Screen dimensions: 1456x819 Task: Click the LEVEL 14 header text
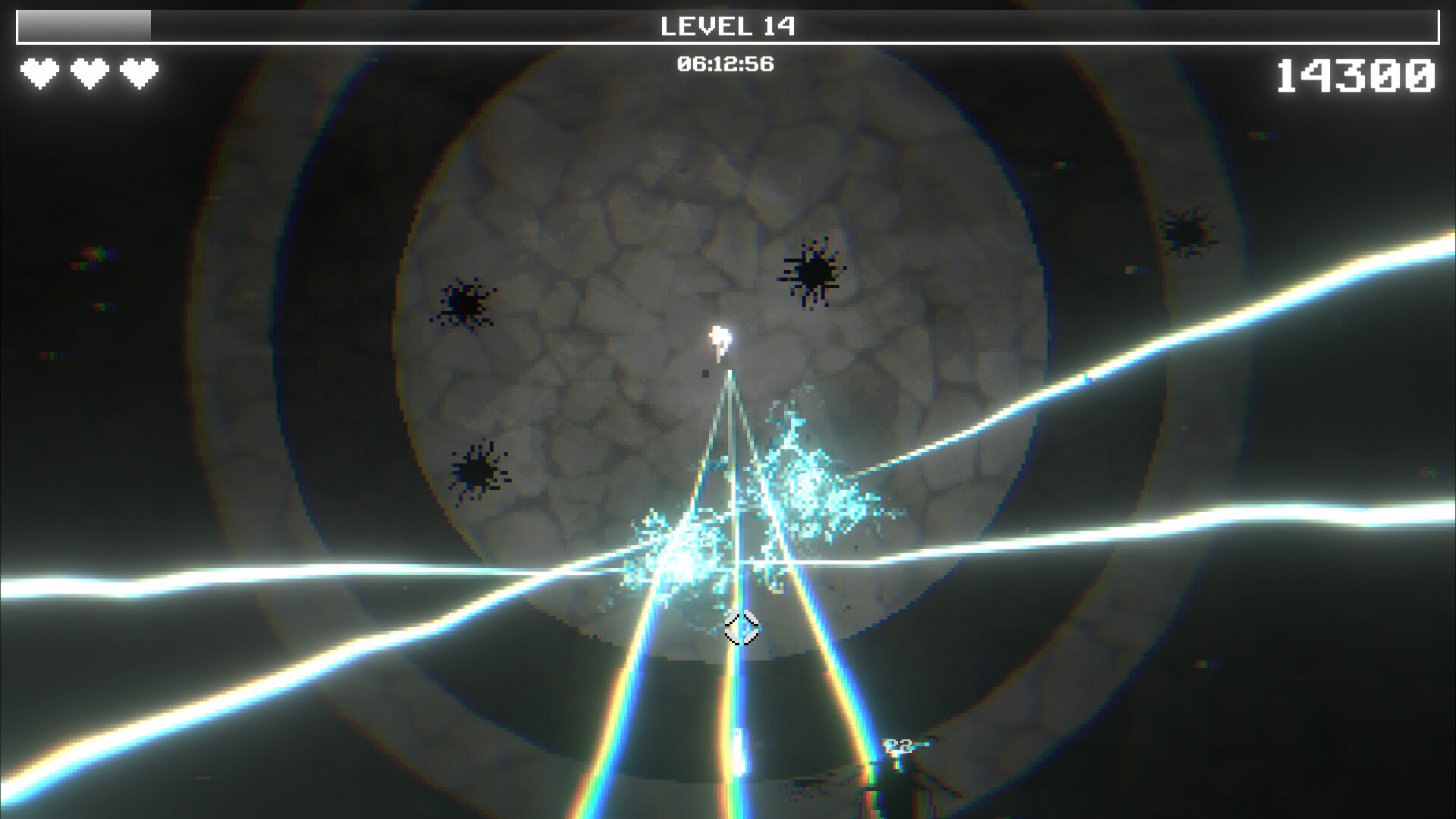point(728,26)
